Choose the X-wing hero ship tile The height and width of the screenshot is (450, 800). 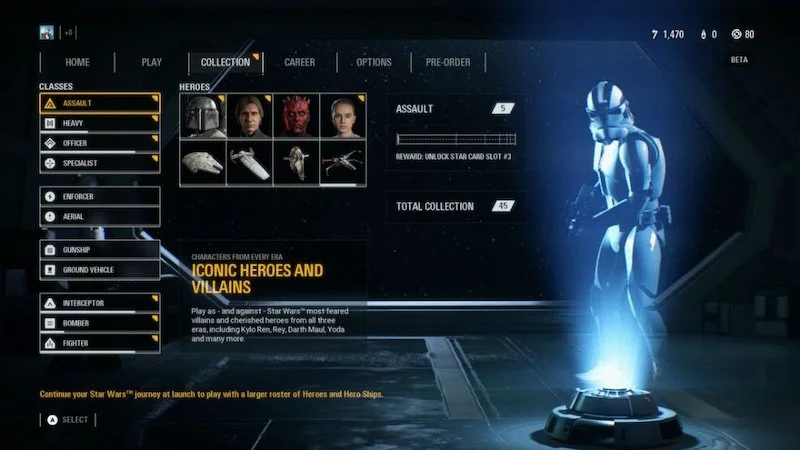coord(342,163)
